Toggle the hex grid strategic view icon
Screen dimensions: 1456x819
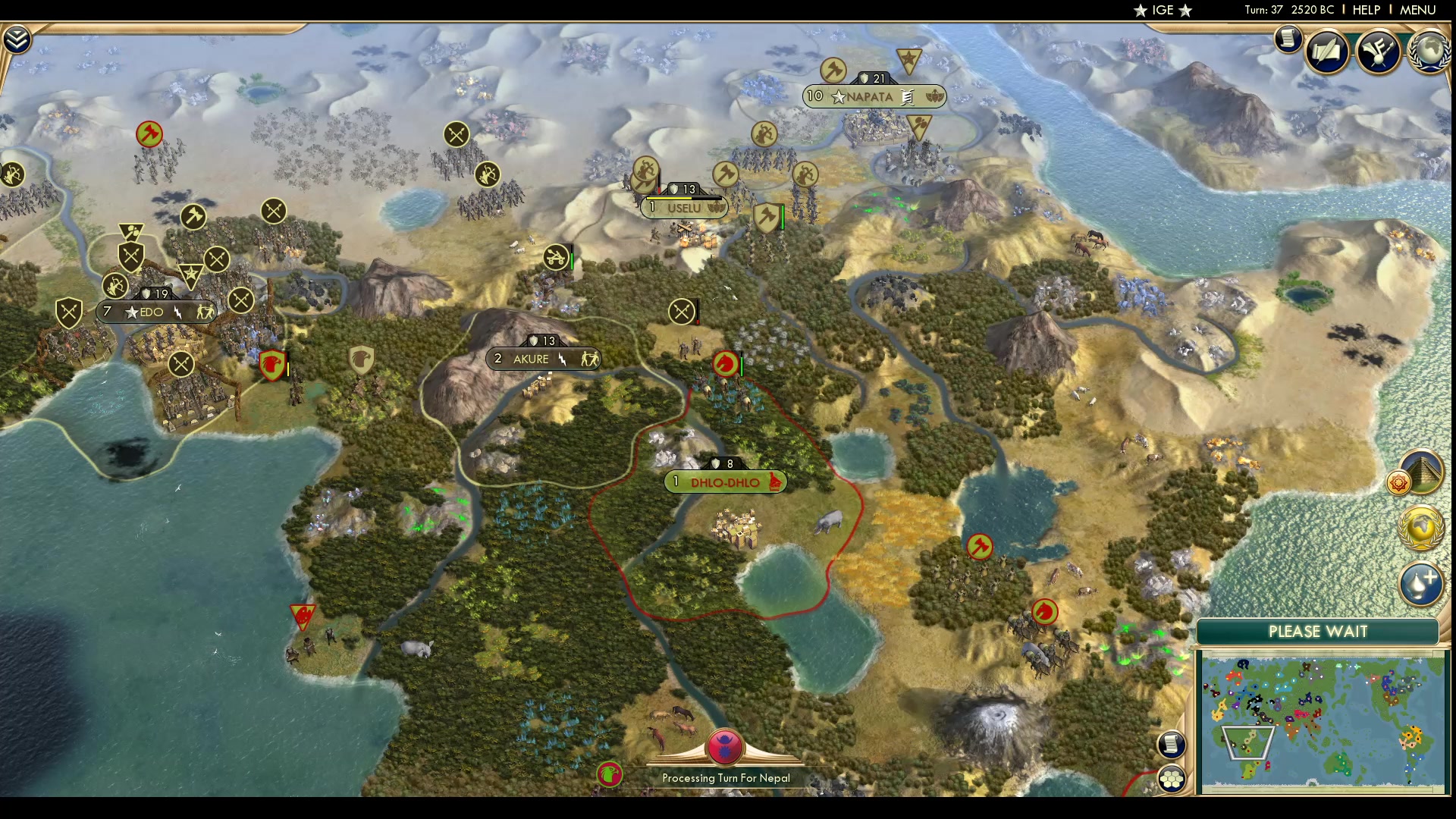(x=1172, y=778)
